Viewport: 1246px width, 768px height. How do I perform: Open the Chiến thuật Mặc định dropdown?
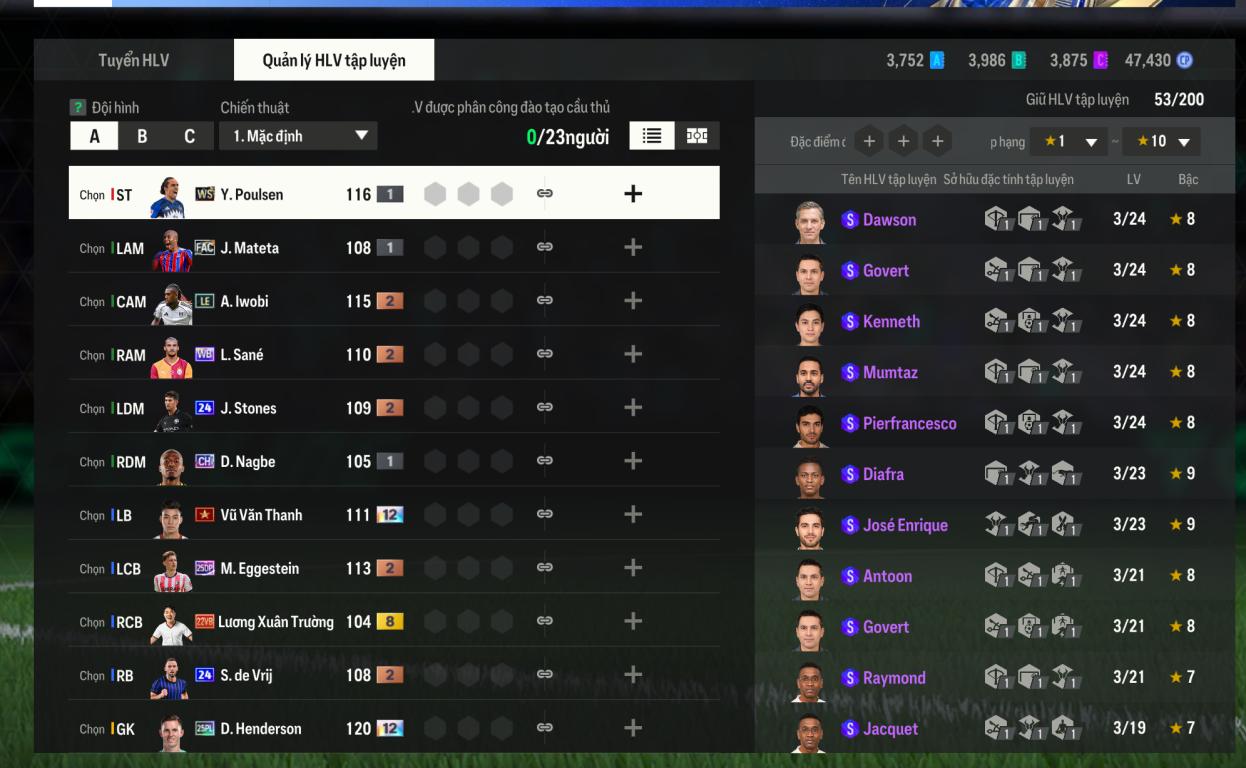pos(298,136)
